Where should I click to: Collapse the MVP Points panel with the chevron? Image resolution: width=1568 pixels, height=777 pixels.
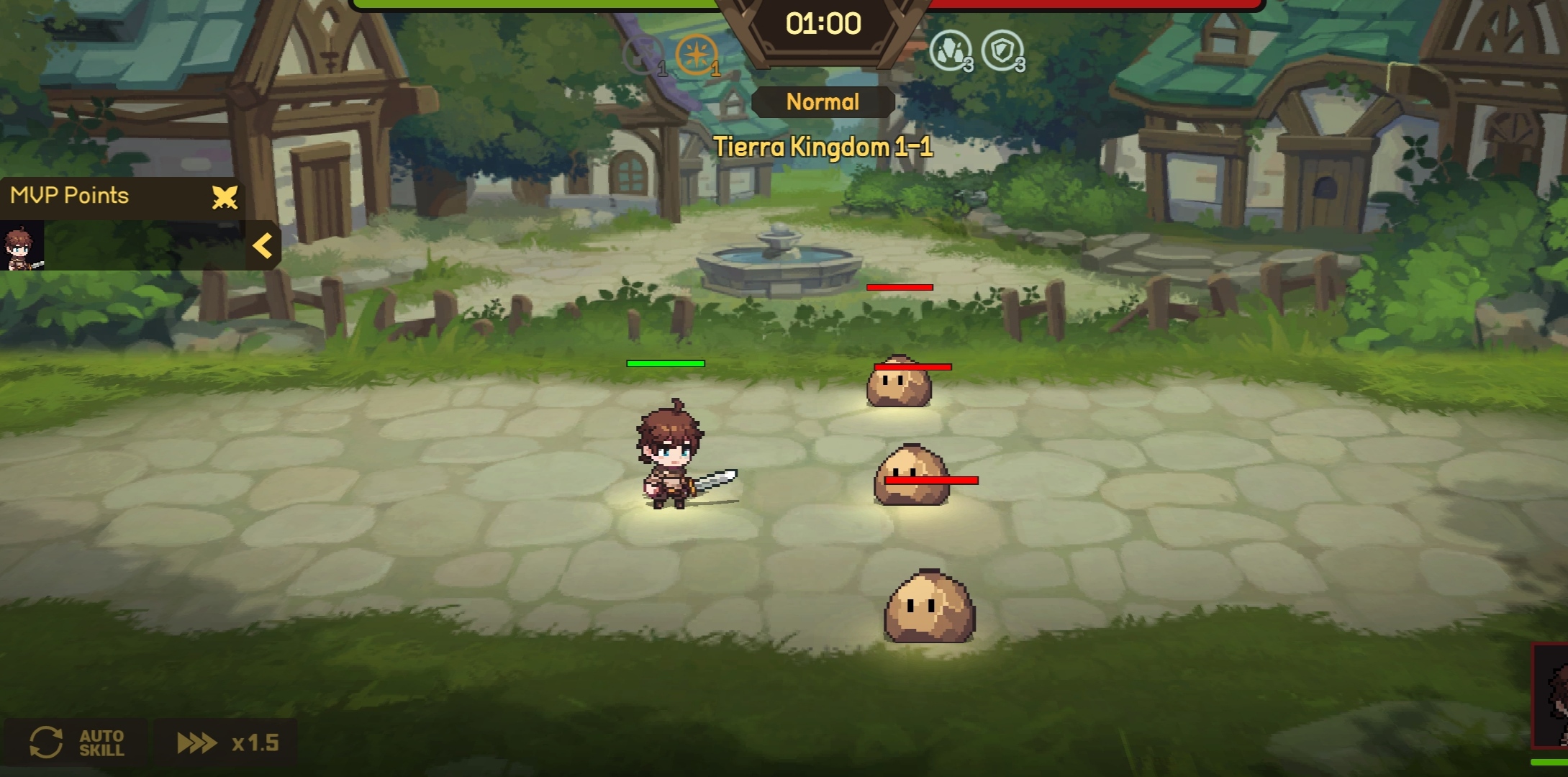262,245
